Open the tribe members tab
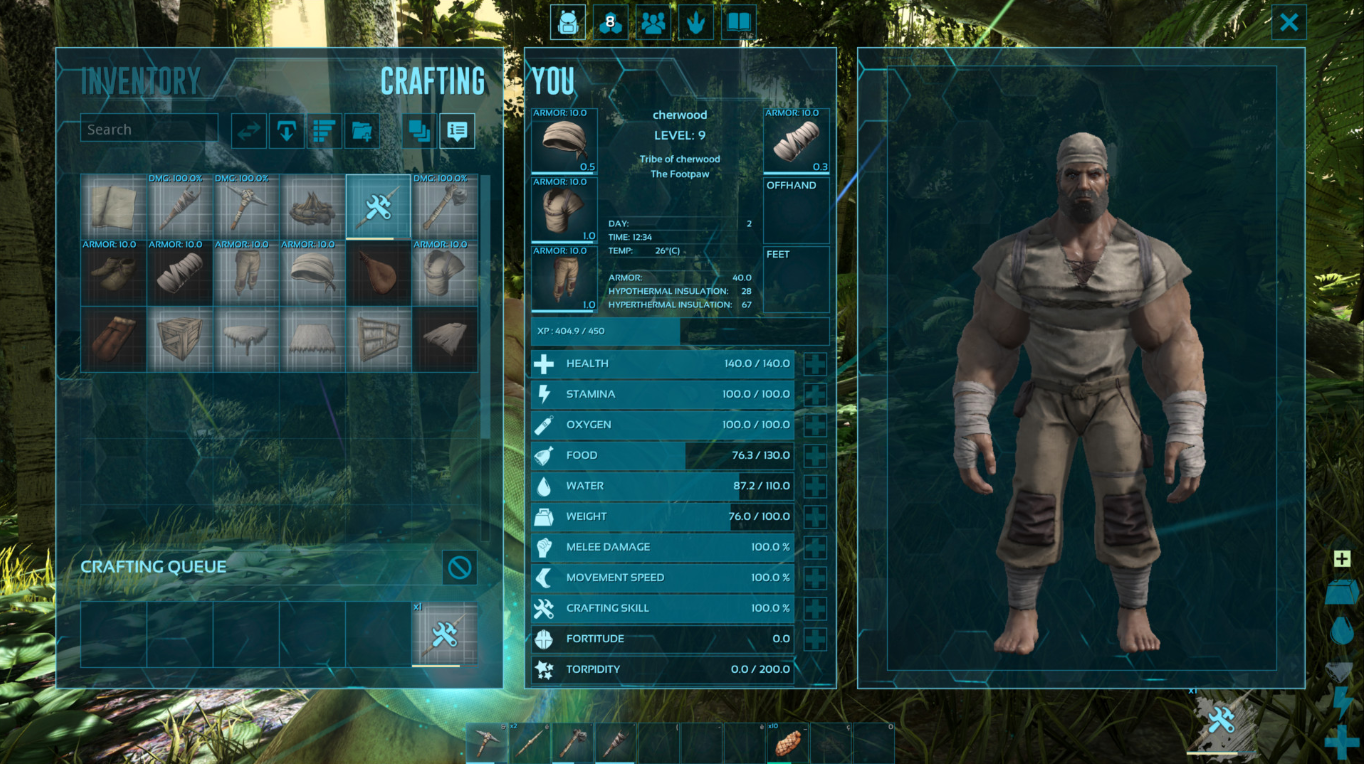1364x764 pixels. [x=653, y=22]
